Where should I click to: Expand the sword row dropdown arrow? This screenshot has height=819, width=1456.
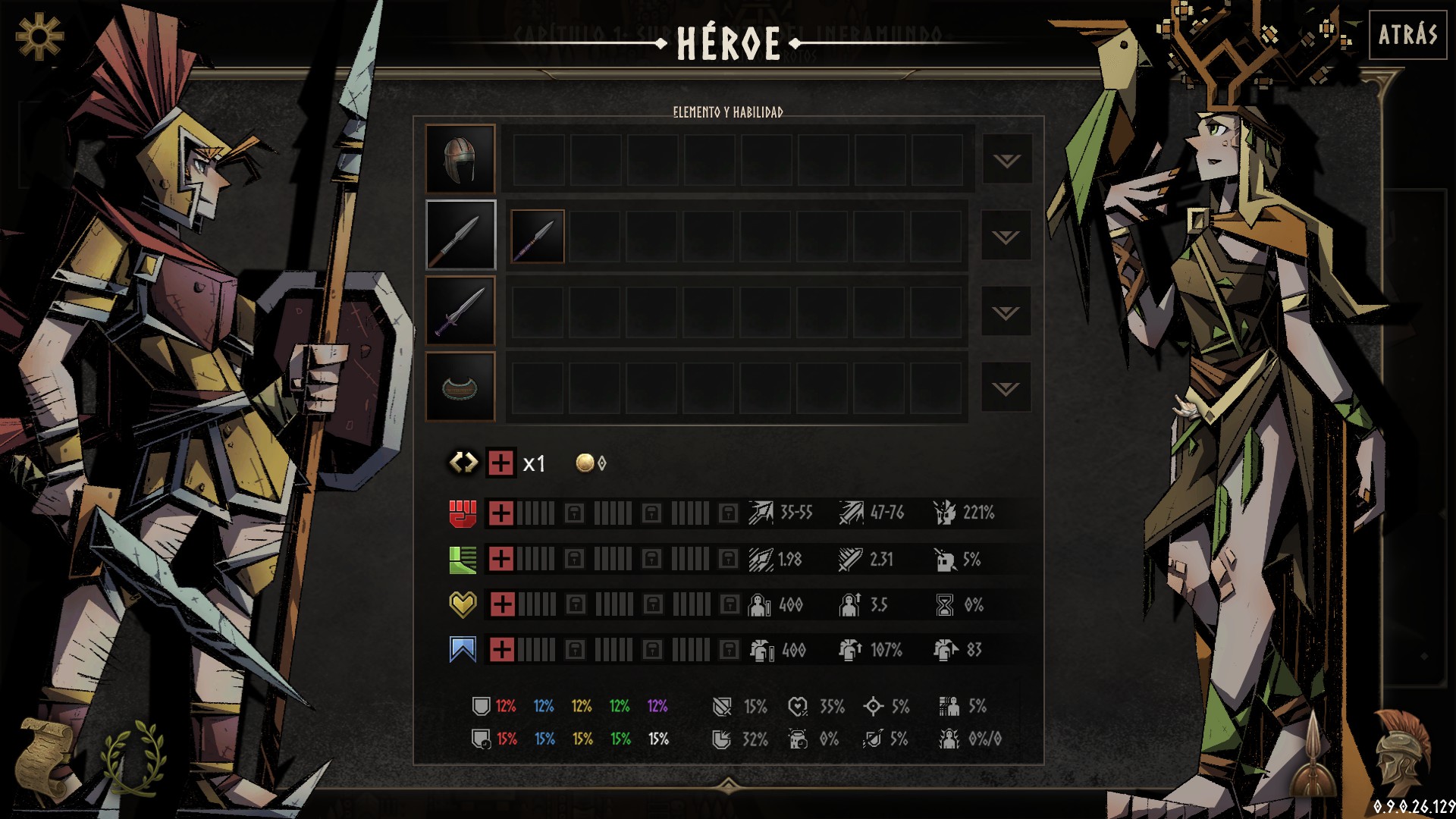1006,312
